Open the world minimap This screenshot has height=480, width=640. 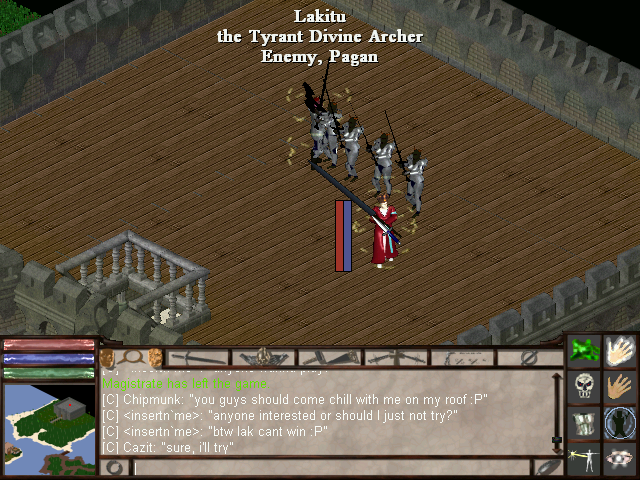48,418
